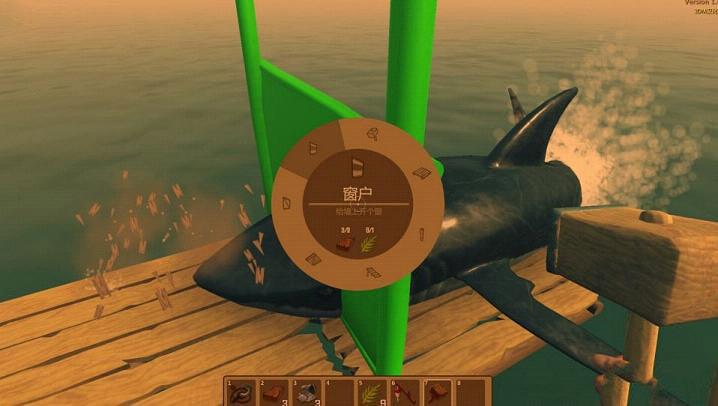
Task: Select the palm leaf stack in the hotbar
Action: click(x=374, y=392)
